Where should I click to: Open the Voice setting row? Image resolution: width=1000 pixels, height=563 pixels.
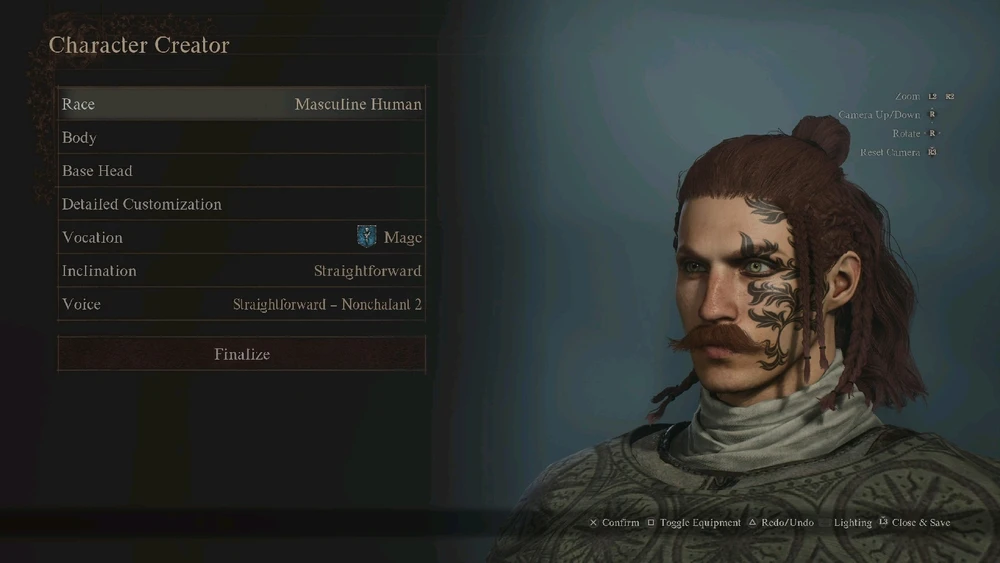point(241,304)
